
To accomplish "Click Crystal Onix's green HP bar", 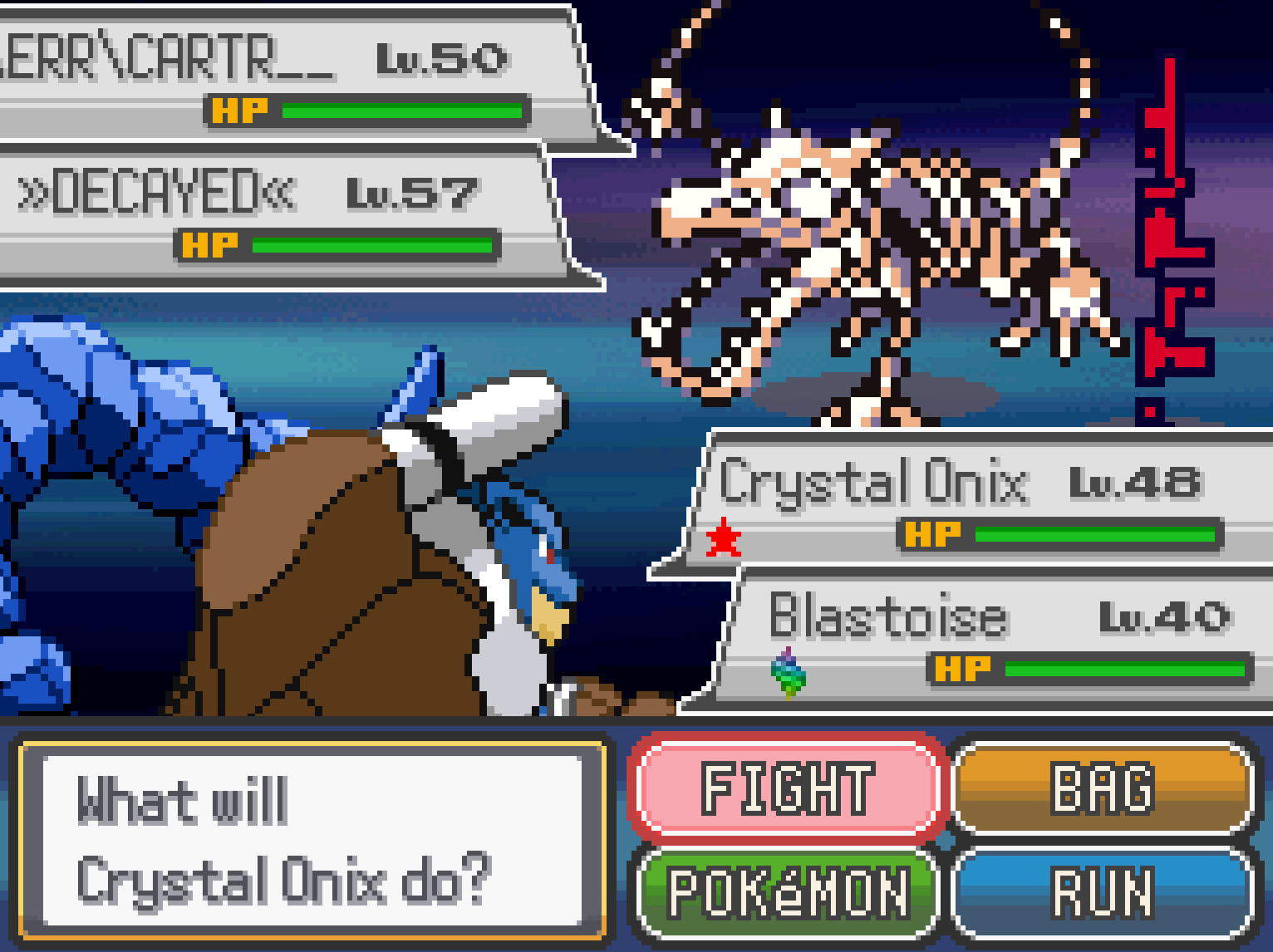I will coord(1097,537).
